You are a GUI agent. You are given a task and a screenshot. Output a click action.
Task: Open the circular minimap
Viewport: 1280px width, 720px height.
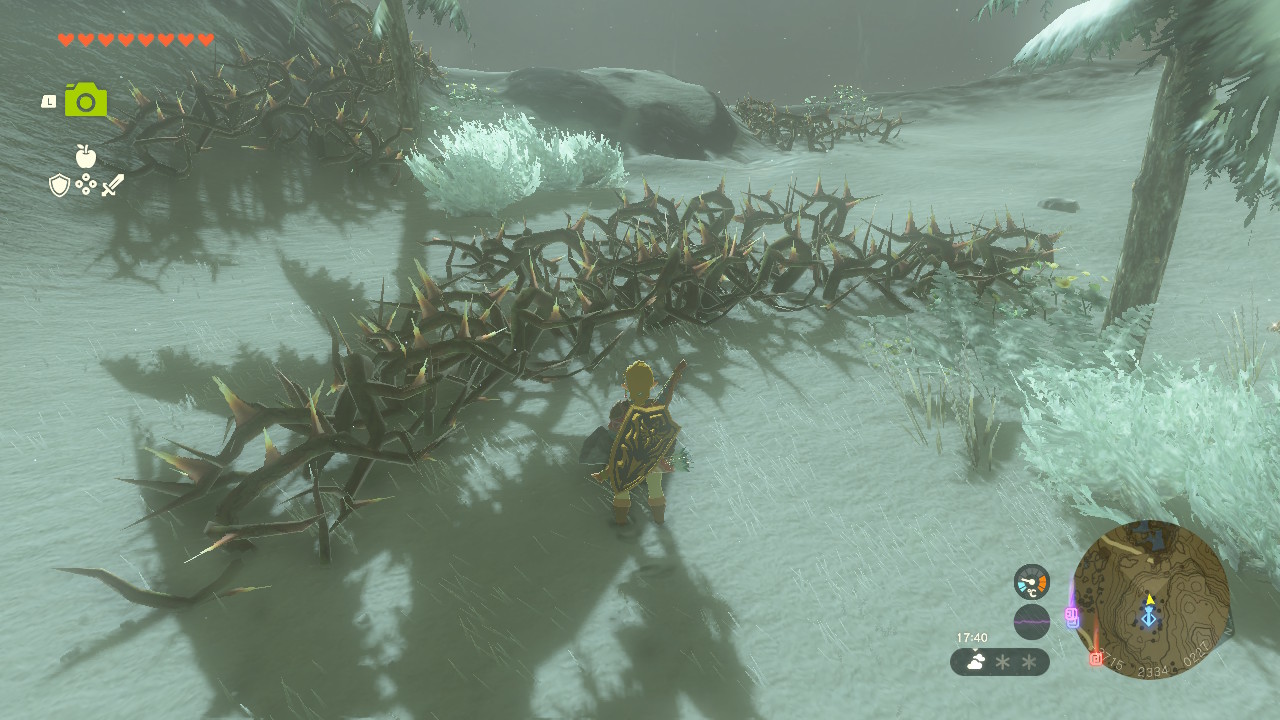click(x=1150, y=599)
